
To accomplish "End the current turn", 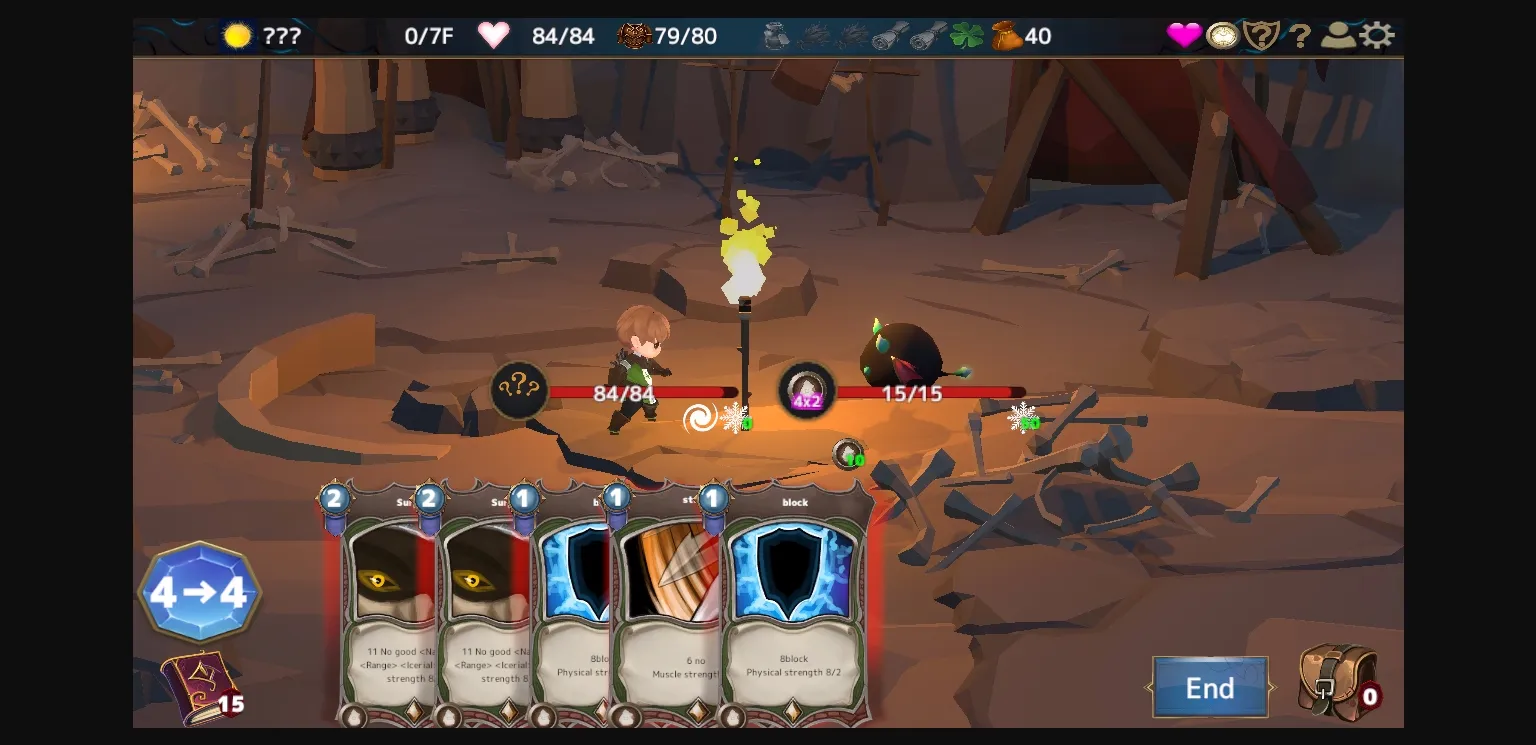I will (1210, 688).
